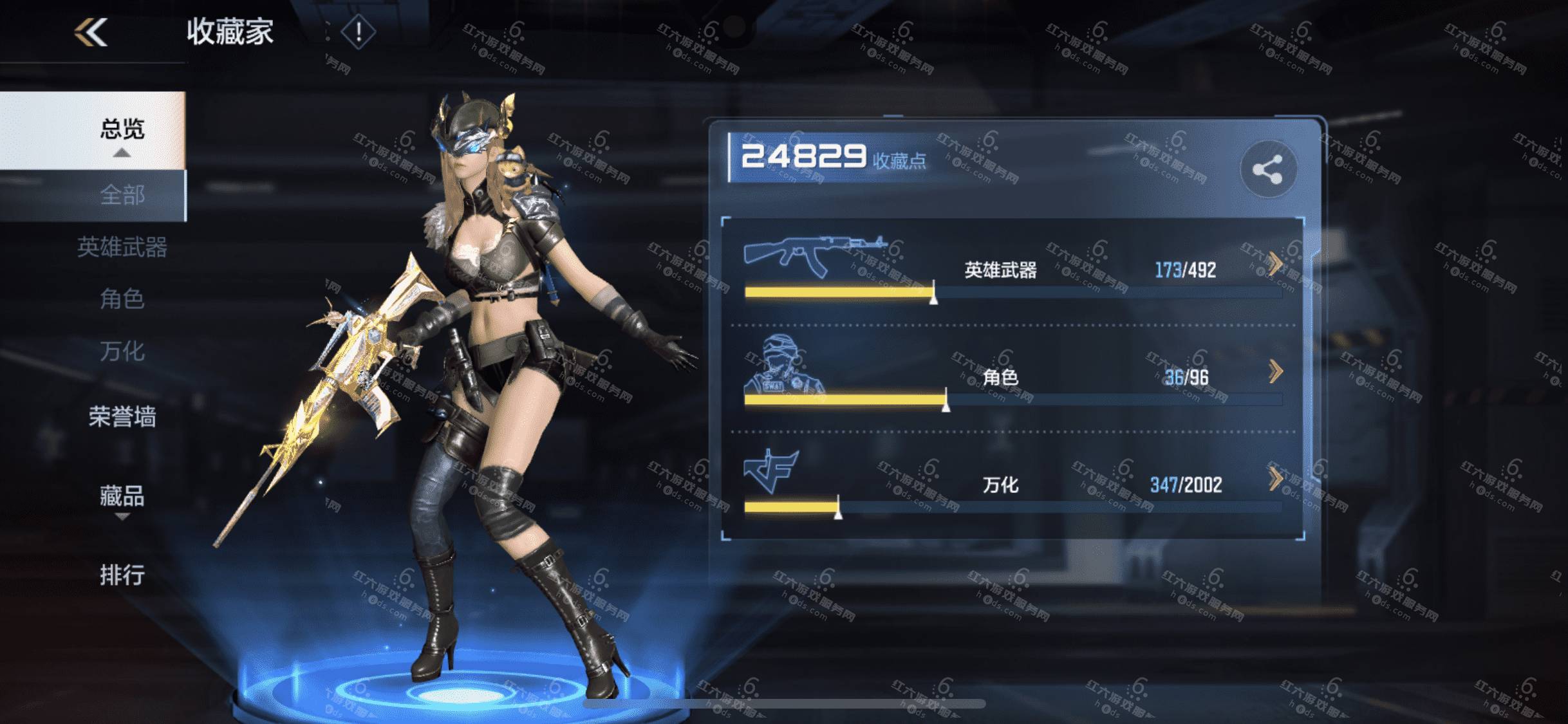Select the 总览 overview tab
This screenshot has width=1568, height=724.
[x=122, y=129]
